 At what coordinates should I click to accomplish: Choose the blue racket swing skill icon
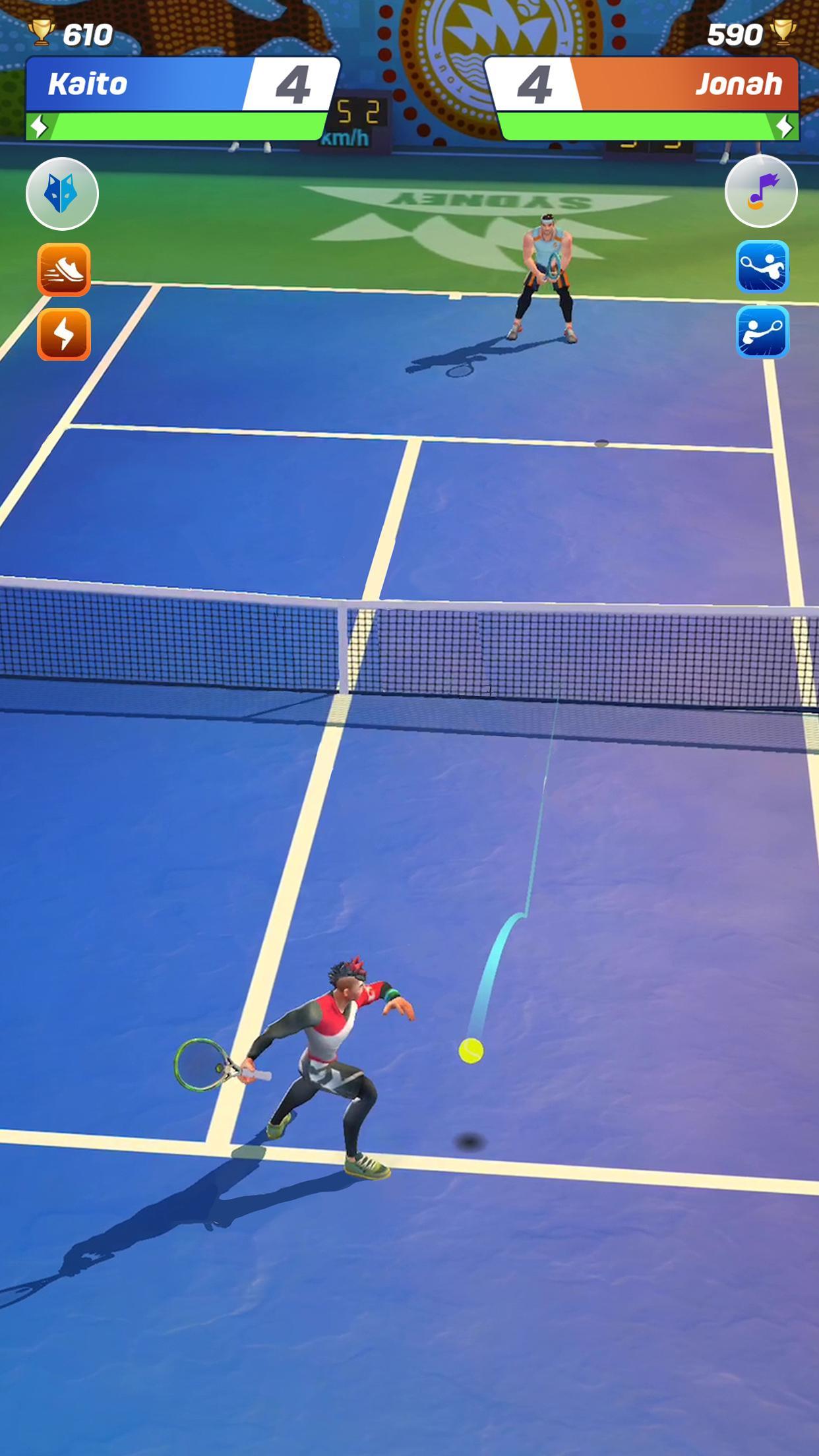click(762, 332)
